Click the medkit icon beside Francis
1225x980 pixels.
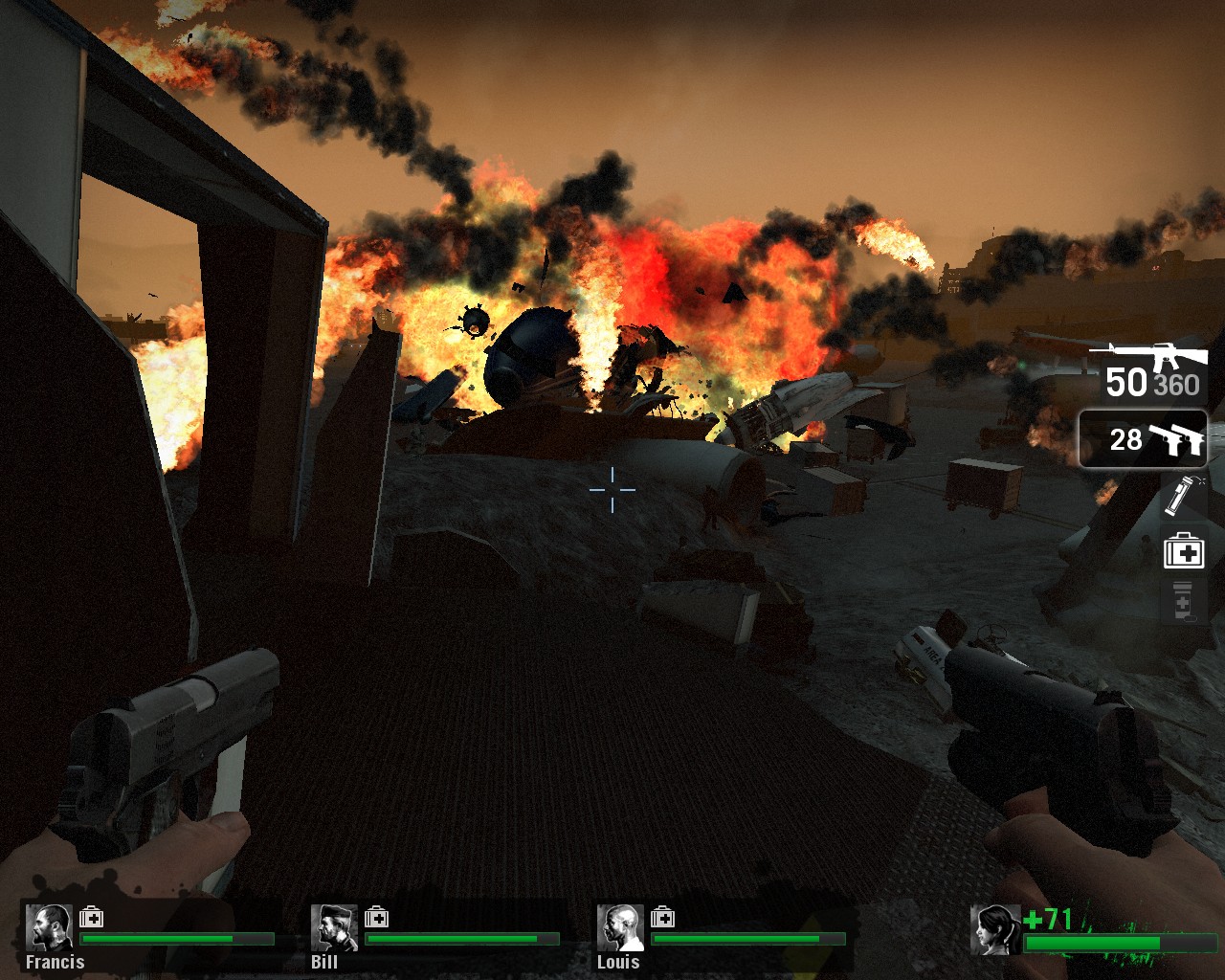(x=91, y=918)
